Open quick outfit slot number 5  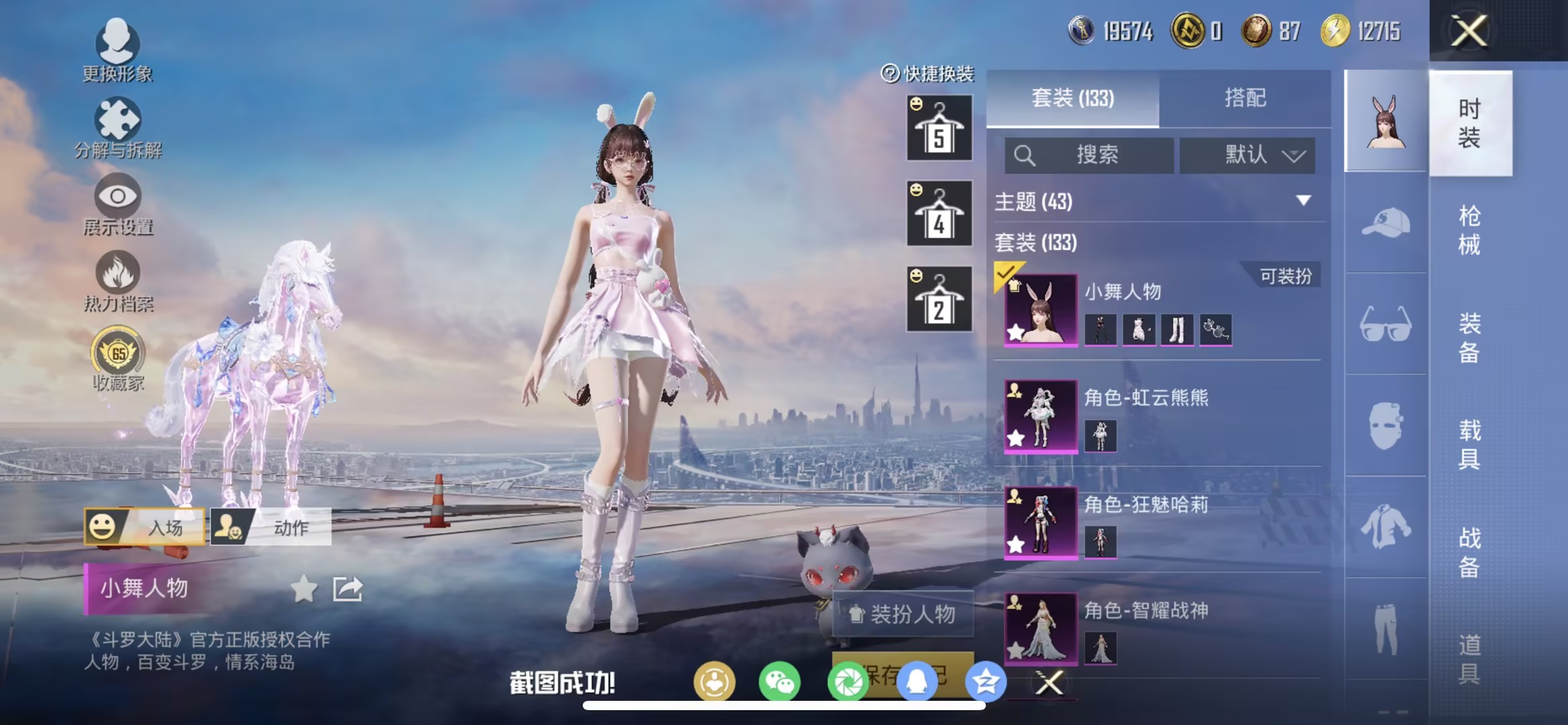pos(939,128)
